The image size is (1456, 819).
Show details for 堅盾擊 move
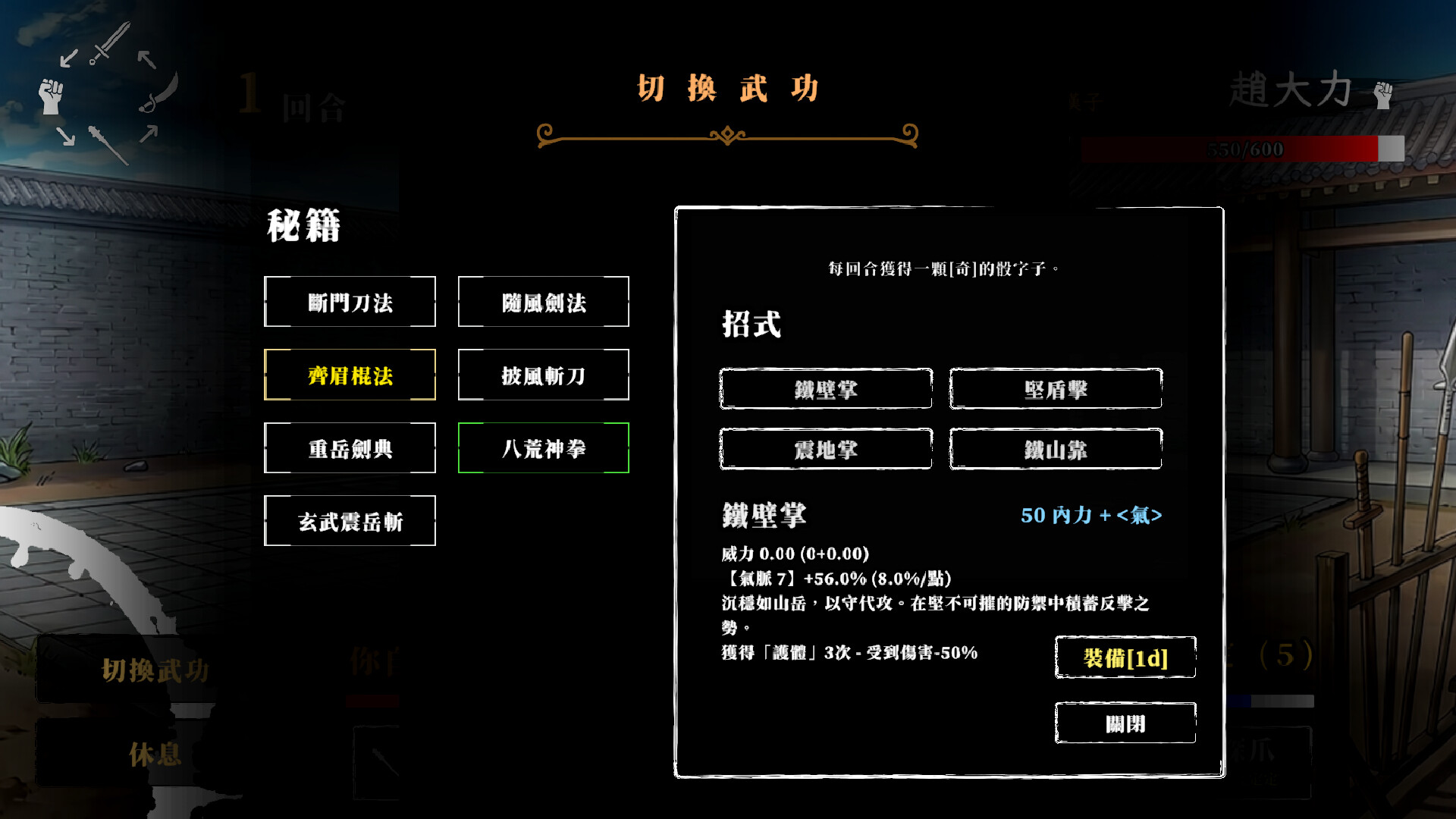pos(1056,389)
